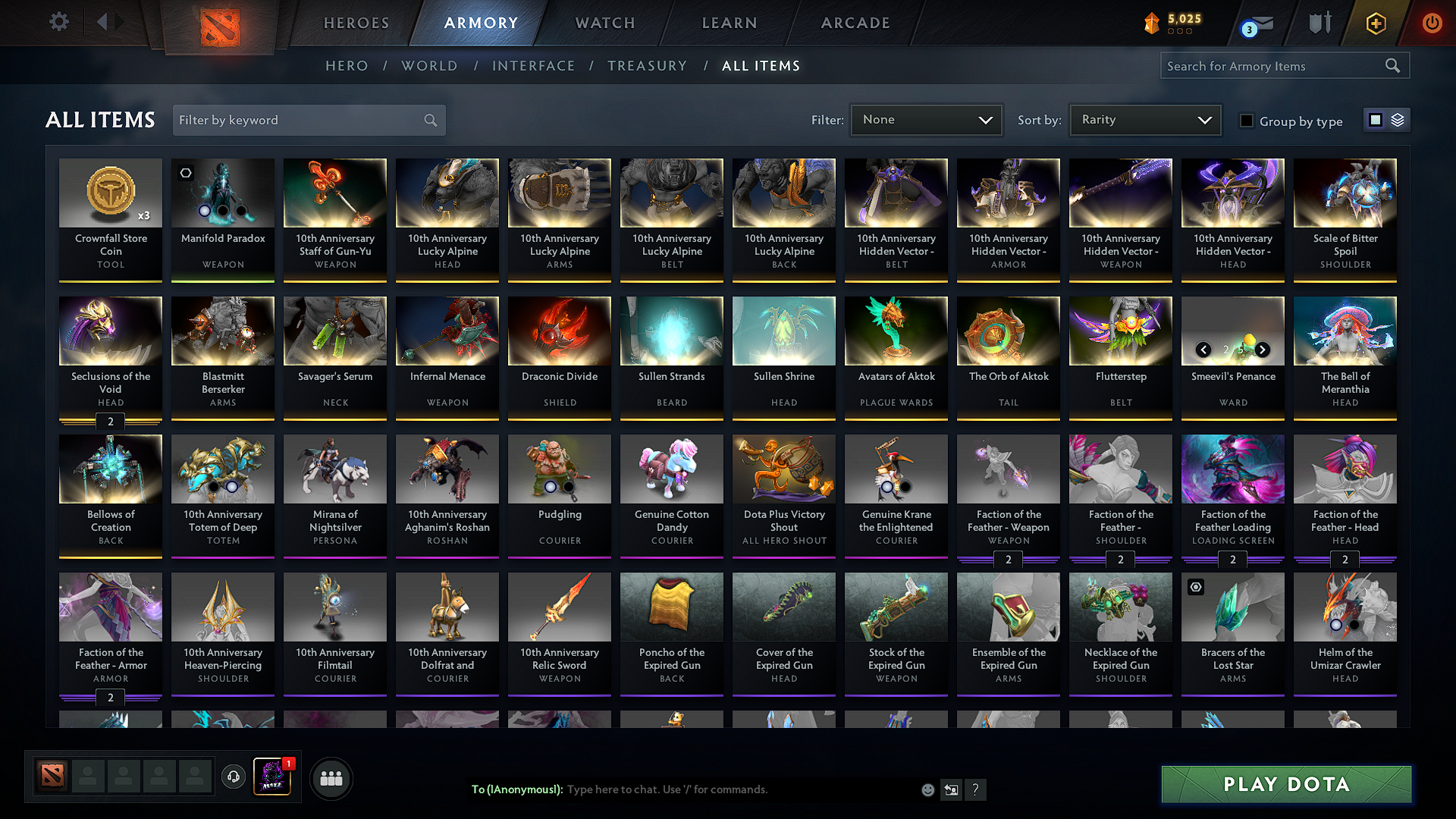Open the emoticon picker in chat
The width and height of the screenshot is (1456, 819).
tap(927, 789)
